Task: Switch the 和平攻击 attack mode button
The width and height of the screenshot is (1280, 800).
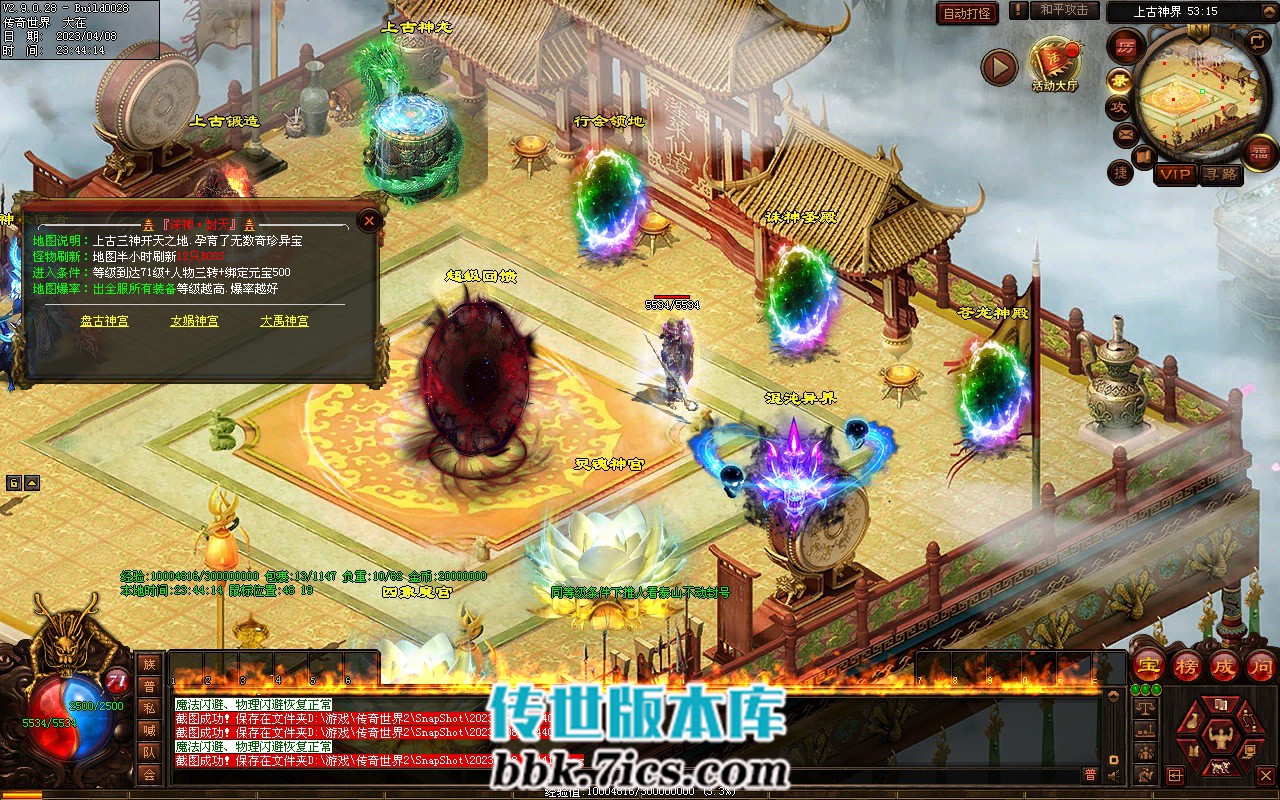Action: pos(1063,10)
